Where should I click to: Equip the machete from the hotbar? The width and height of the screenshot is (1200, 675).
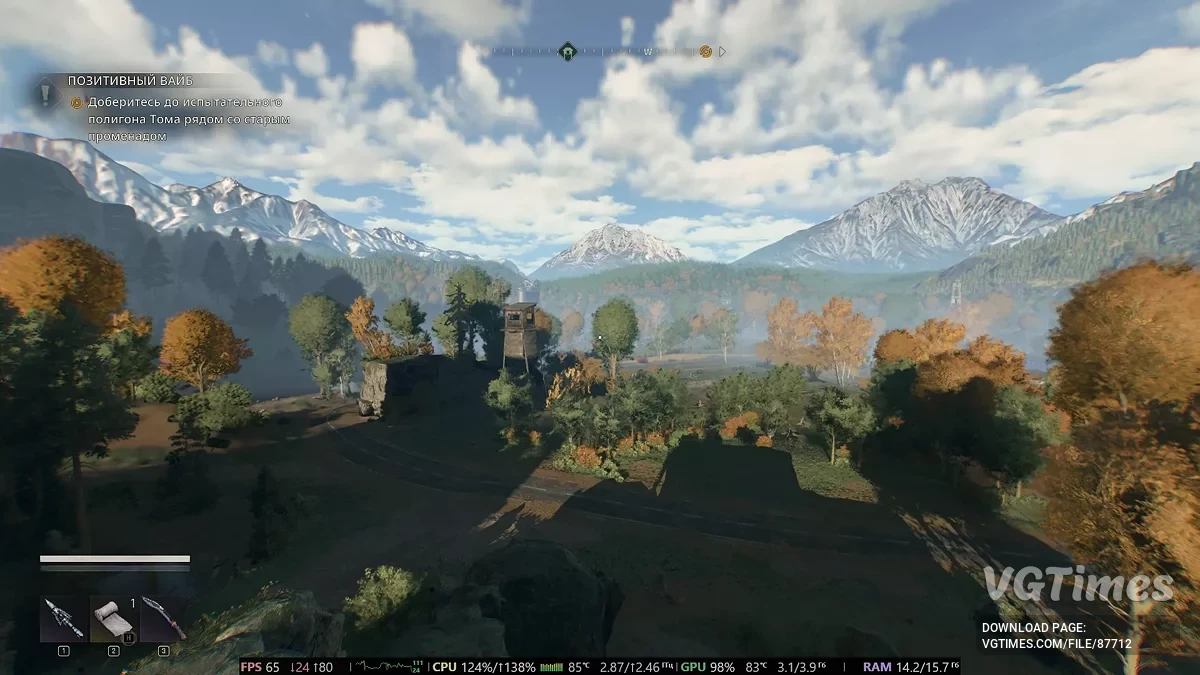[x=162, y=619]
